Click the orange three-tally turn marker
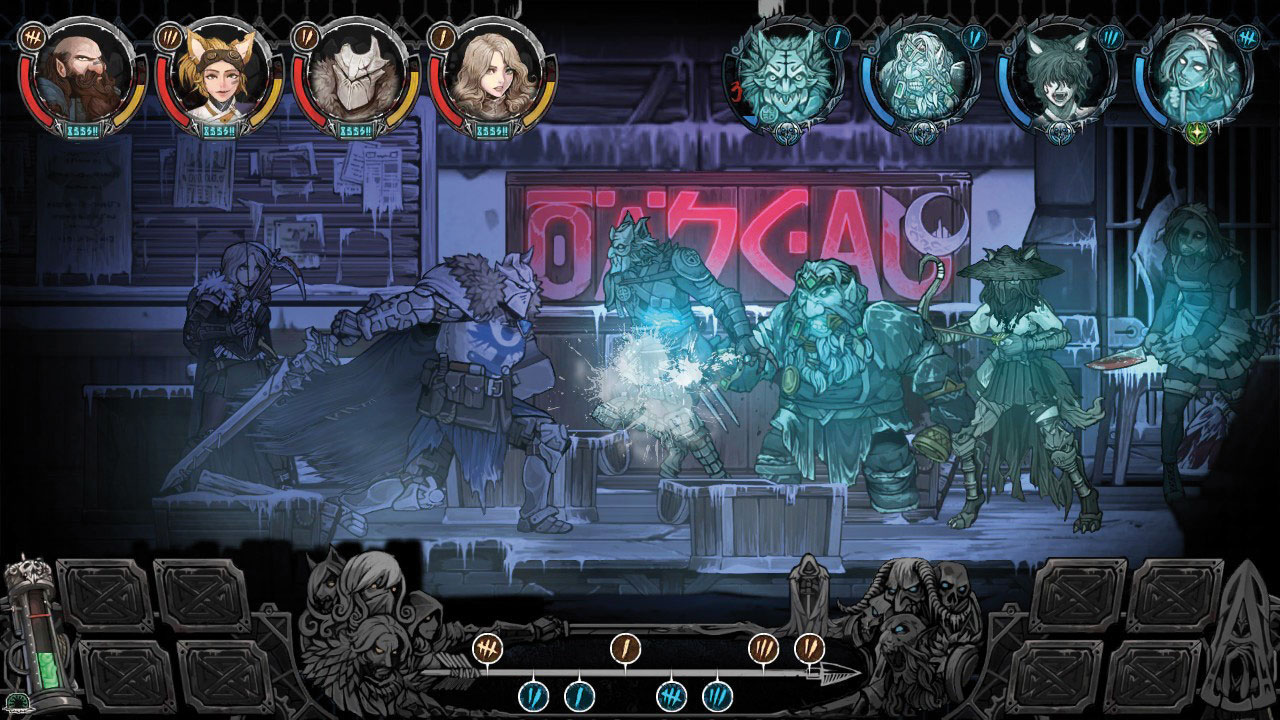This screenshot has height=720, width=1280. [764, 647]
